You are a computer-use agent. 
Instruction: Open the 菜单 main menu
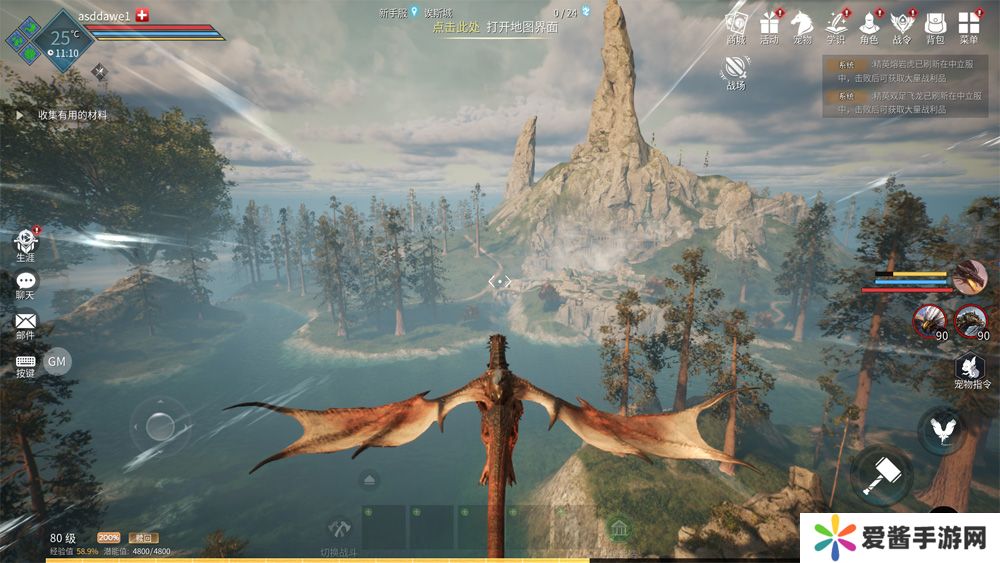[x=968, y=24]
